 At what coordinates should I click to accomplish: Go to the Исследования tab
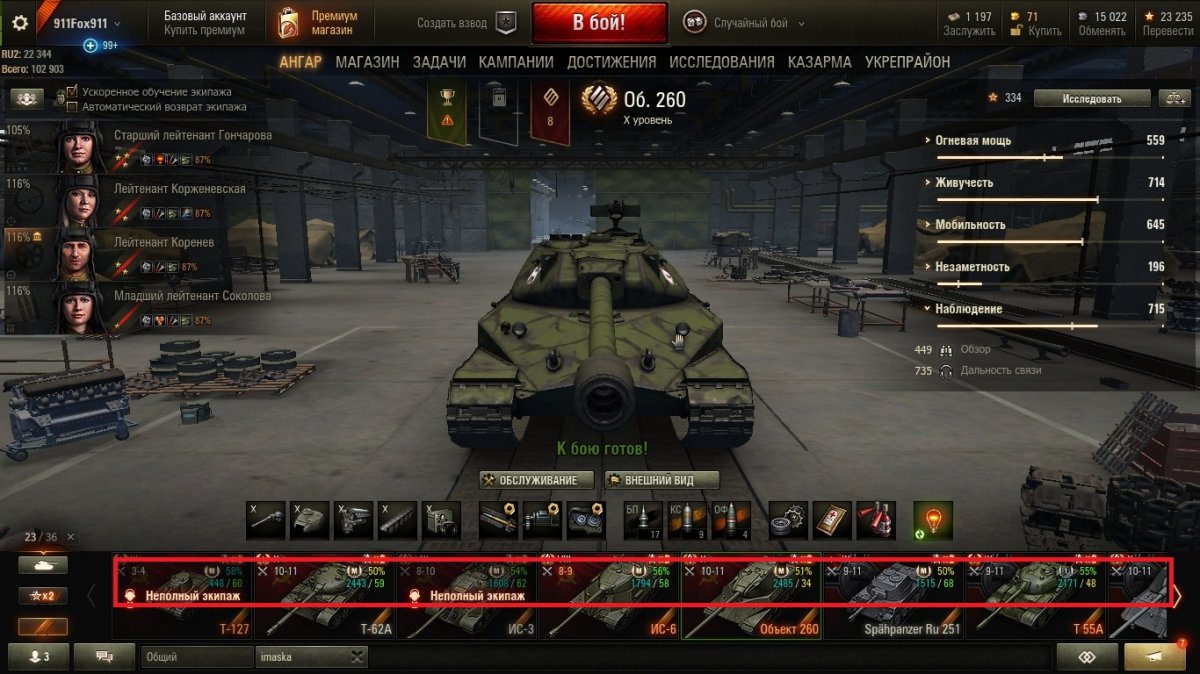tap(721, 62)
